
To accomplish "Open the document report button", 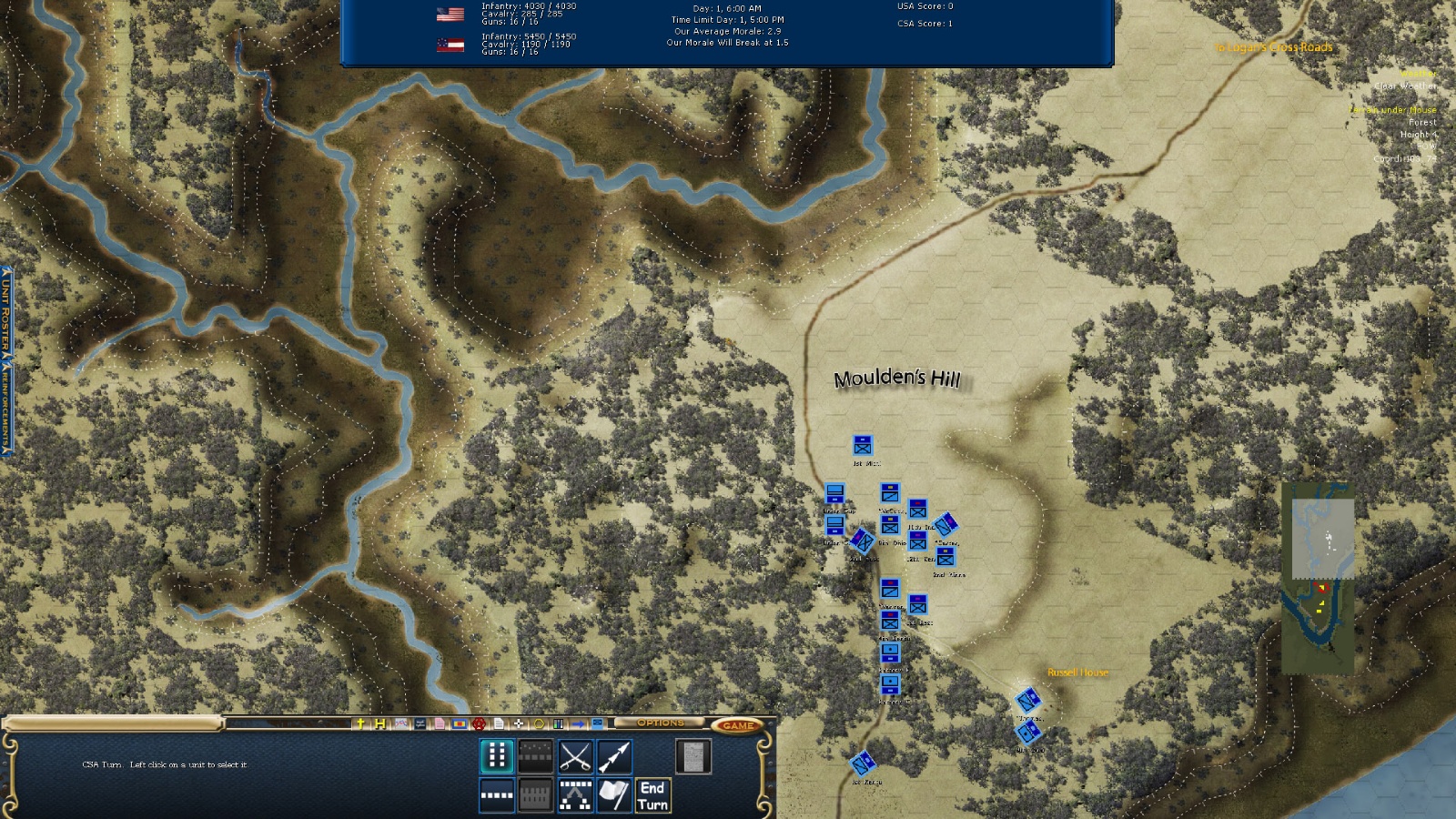I will click(x=693, y=756).
